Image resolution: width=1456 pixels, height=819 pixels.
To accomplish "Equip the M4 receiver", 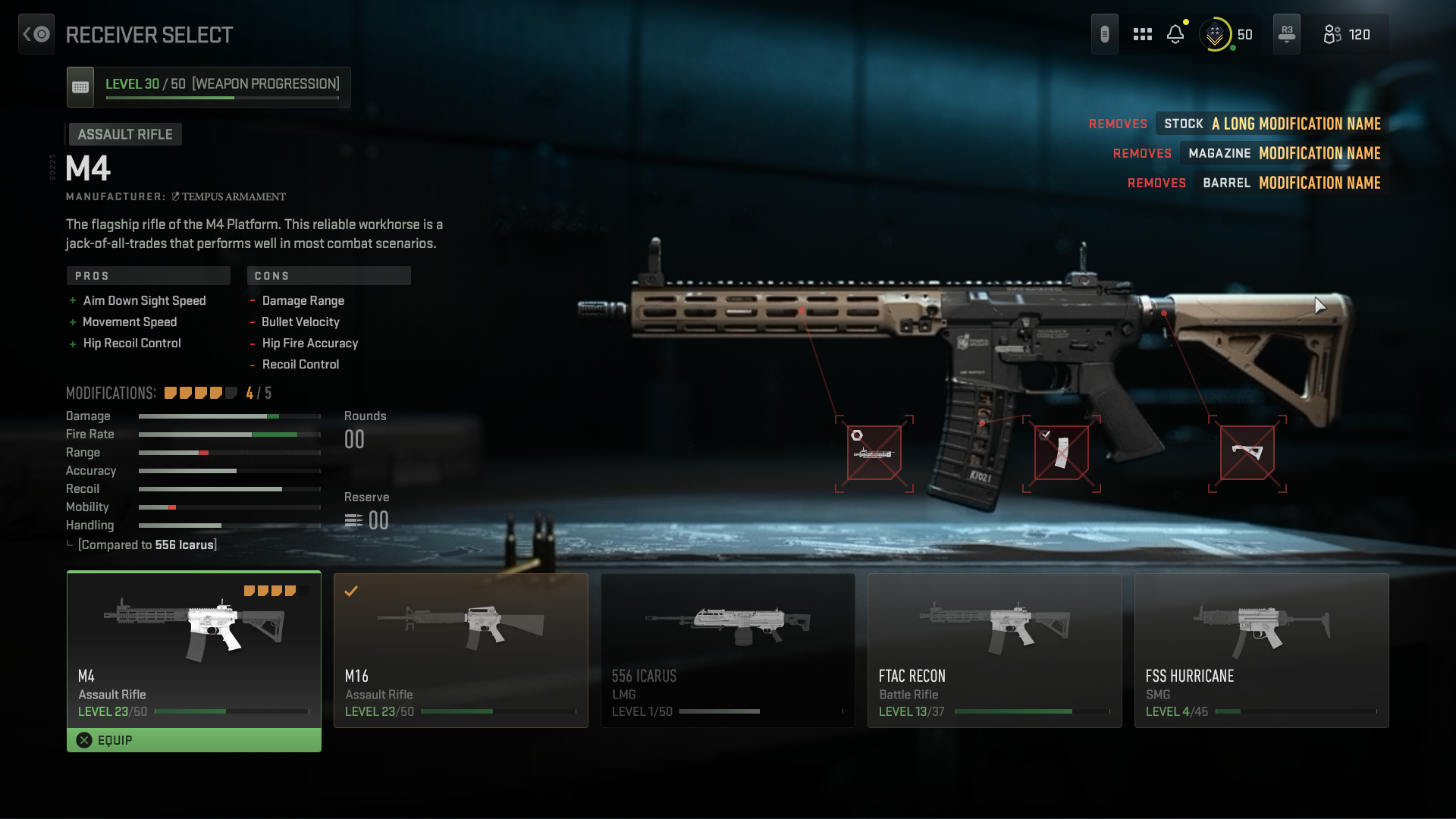I will (193, 740).
